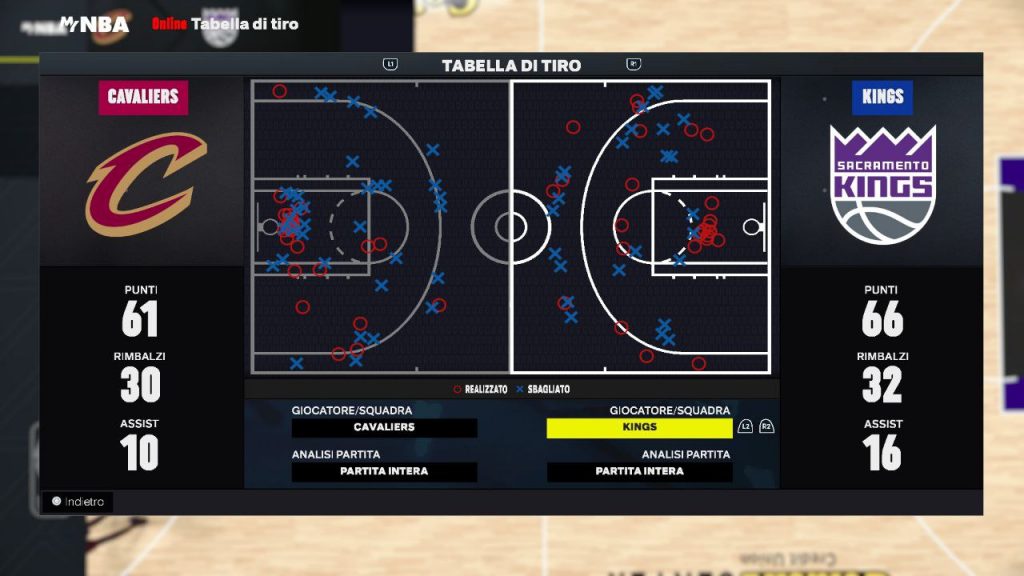
Task: Select the Cavaliers giocatore/squadra field
Action: [x=384, y=428]
